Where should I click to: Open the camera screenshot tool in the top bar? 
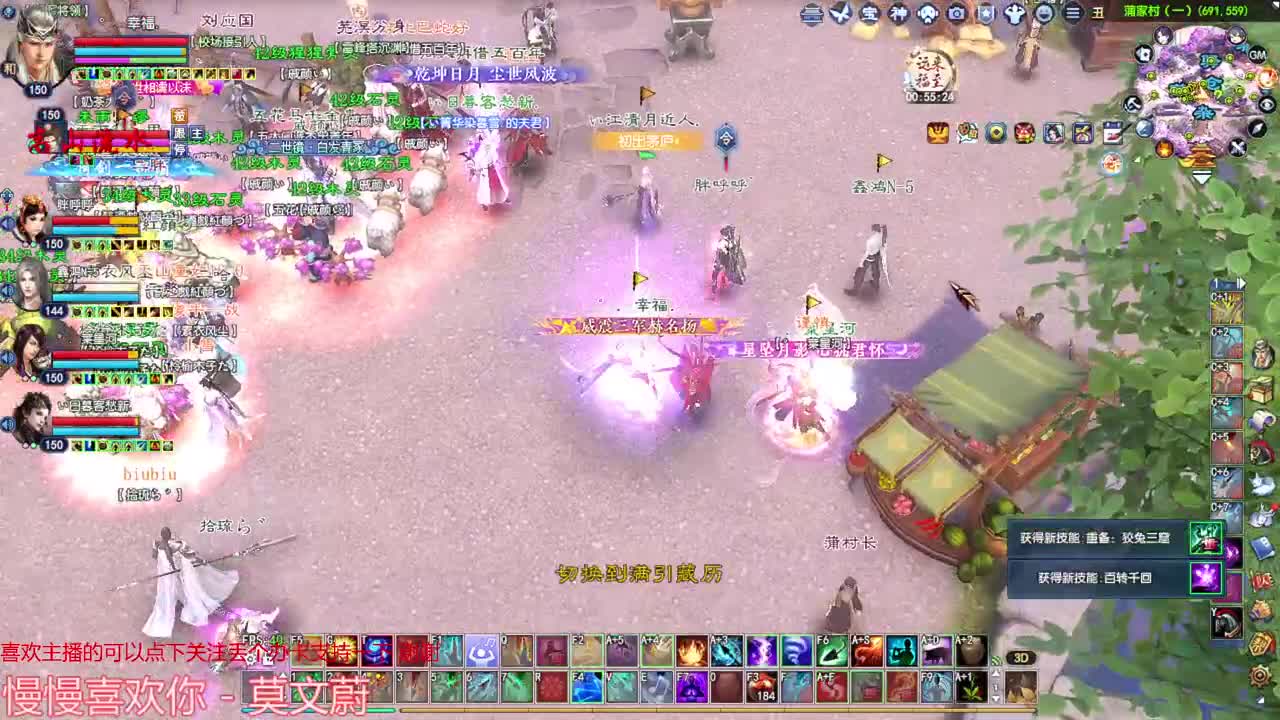point(958,15)
